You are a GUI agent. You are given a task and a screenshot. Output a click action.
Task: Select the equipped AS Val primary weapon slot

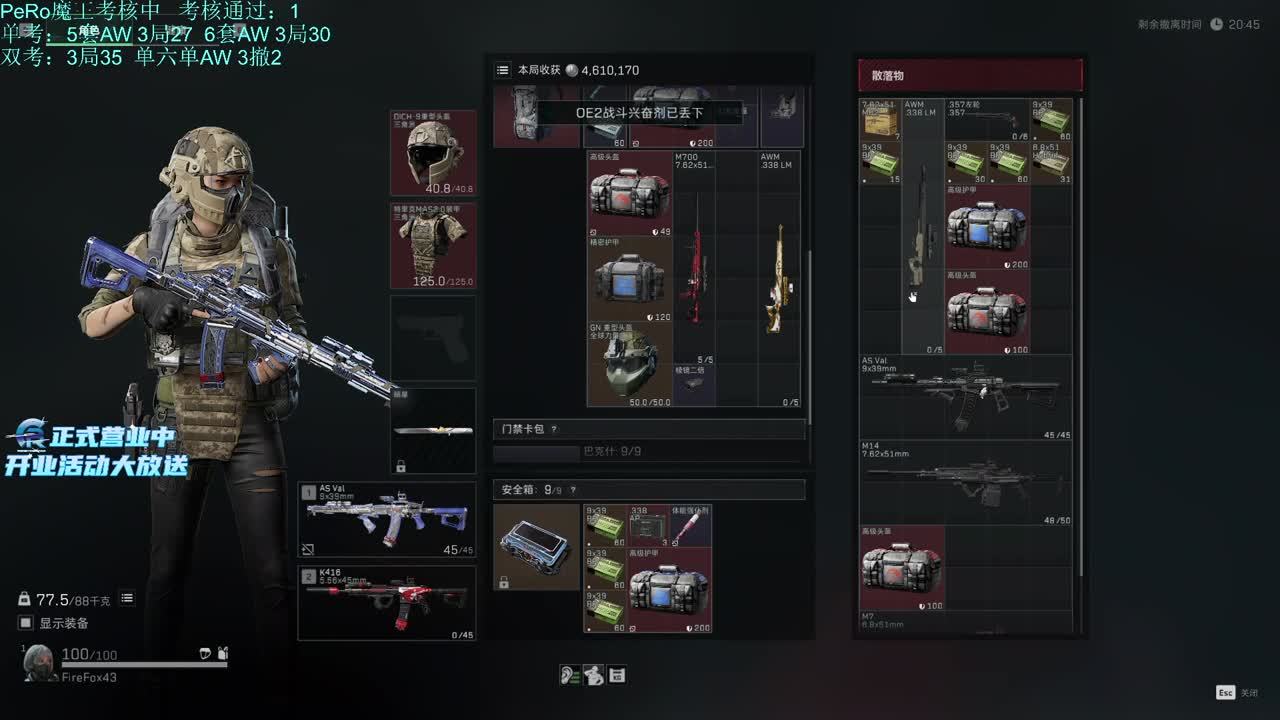(387, 519)
